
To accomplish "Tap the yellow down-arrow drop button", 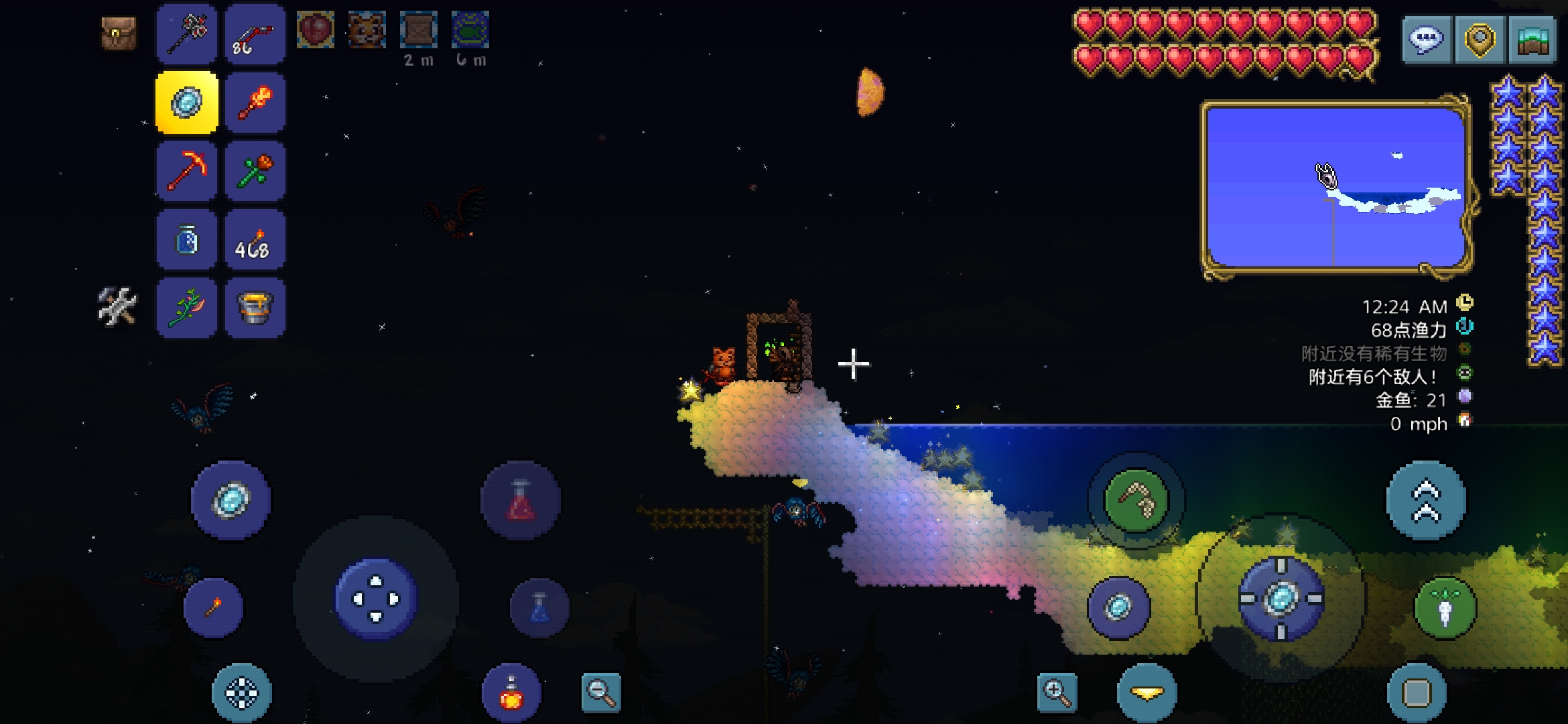I will click(x=1147, y=693).
